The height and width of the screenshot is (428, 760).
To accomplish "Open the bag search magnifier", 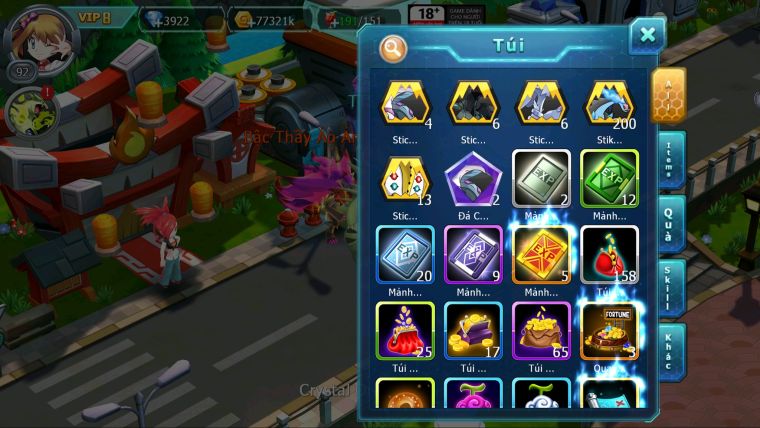I will click(393, 47).
